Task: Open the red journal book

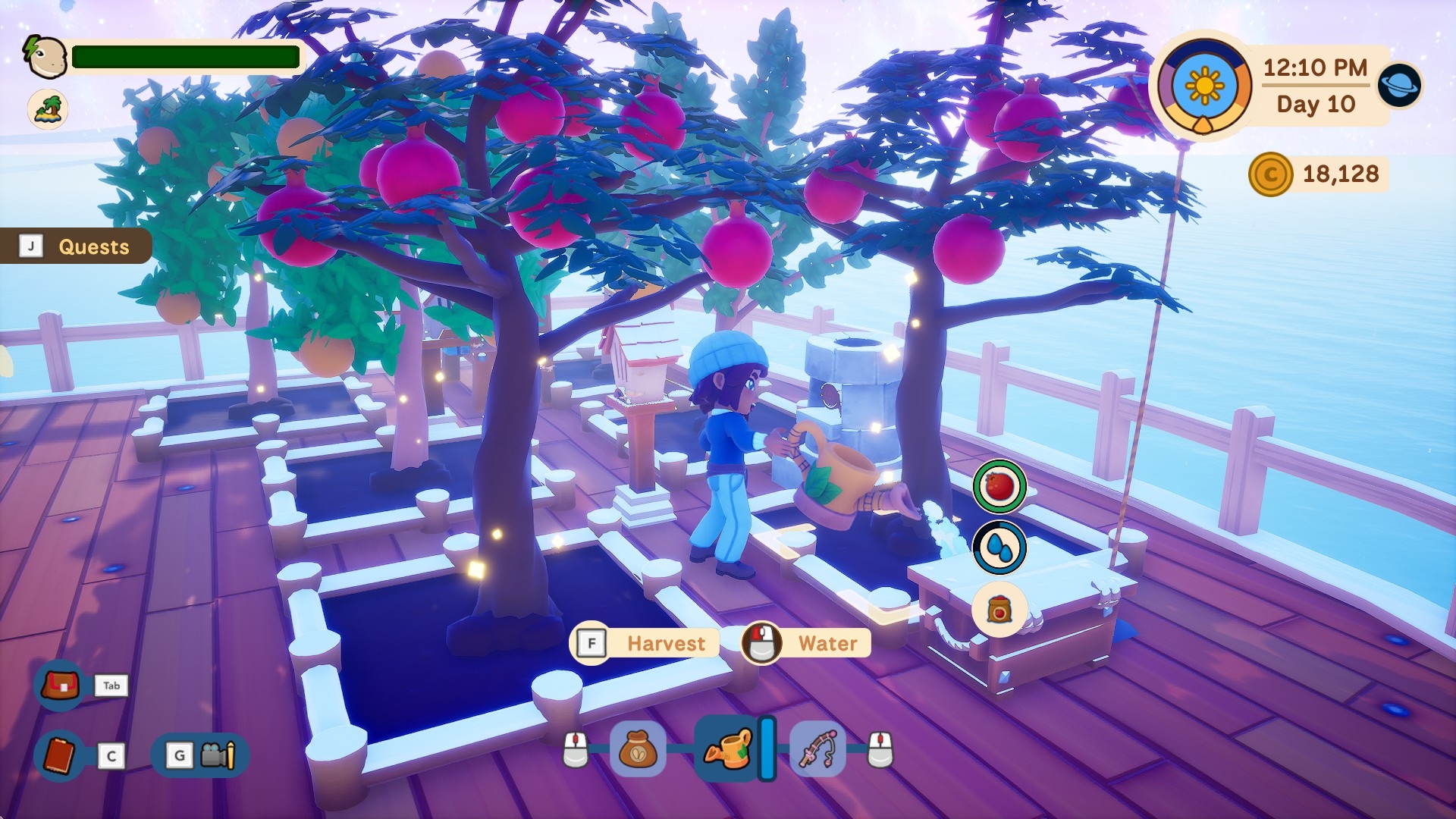Action: 60,755
